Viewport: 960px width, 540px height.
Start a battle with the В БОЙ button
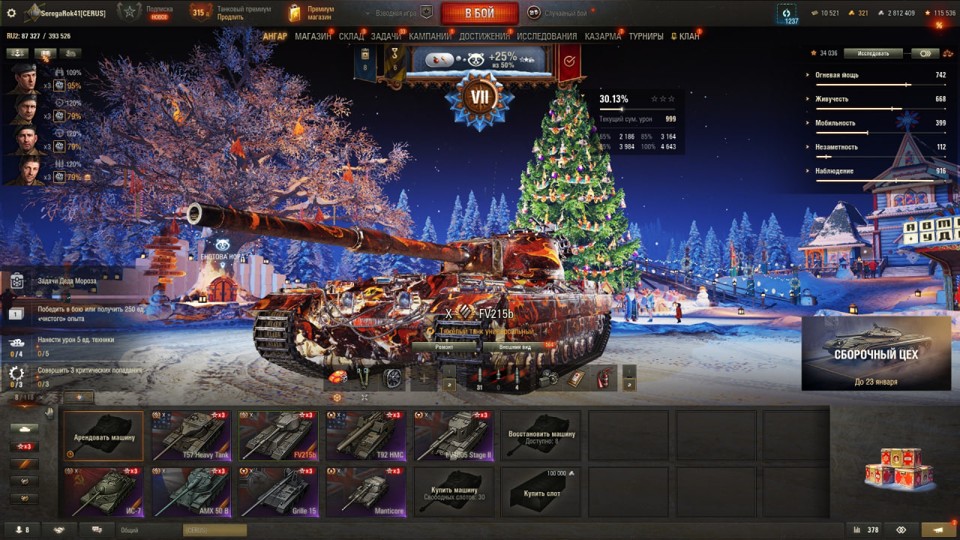pos(479,13)
